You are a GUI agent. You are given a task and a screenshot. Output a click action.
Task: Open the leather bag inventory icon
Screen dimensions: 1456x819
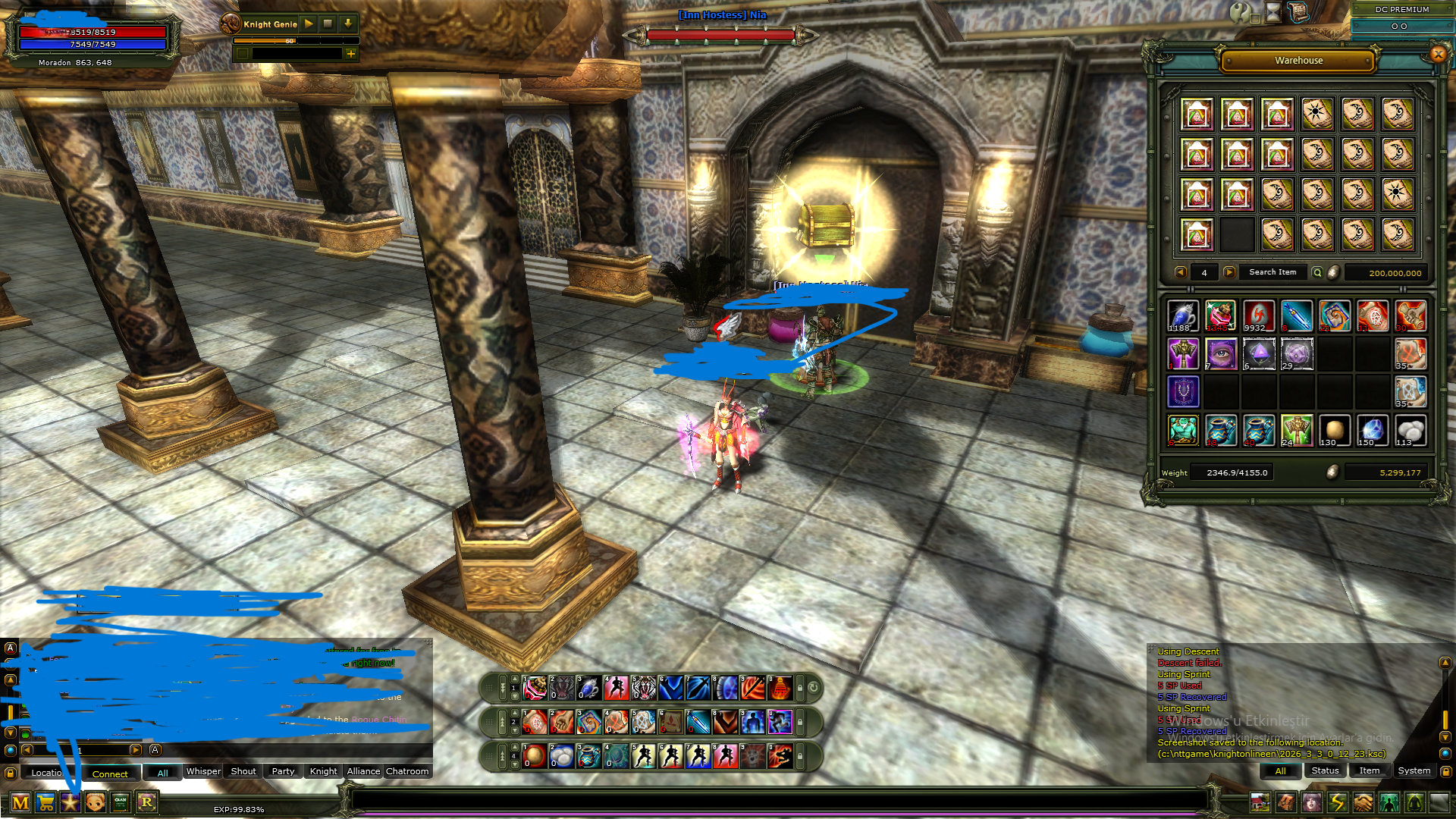[1285, 802]
